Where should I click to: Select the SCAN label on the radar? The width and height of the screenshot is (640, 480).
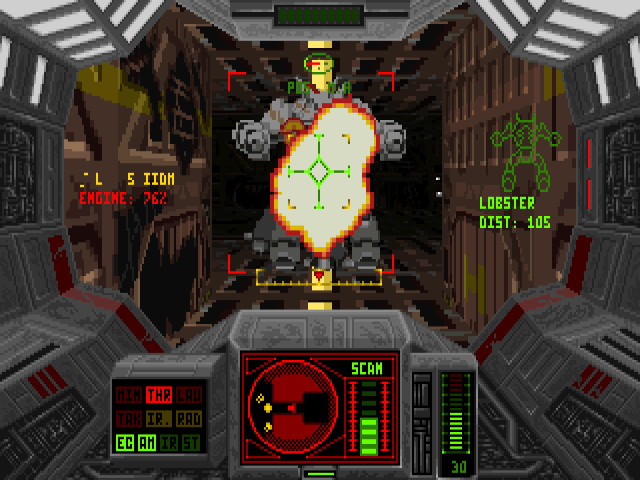[x=367, y=369]
